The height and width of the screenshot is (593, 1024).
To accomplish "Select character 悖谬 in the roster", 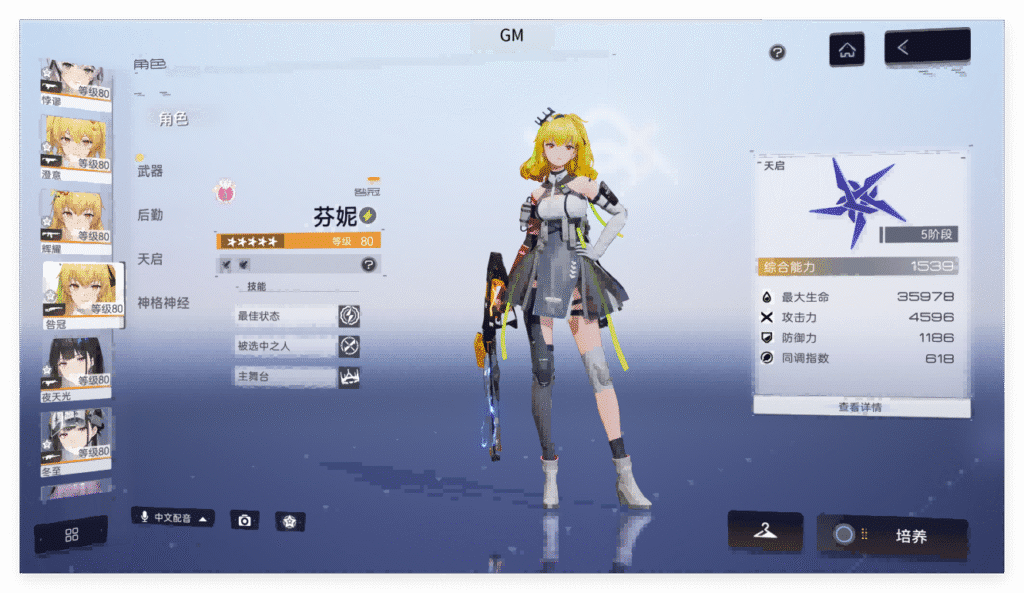I will point(75,82).
